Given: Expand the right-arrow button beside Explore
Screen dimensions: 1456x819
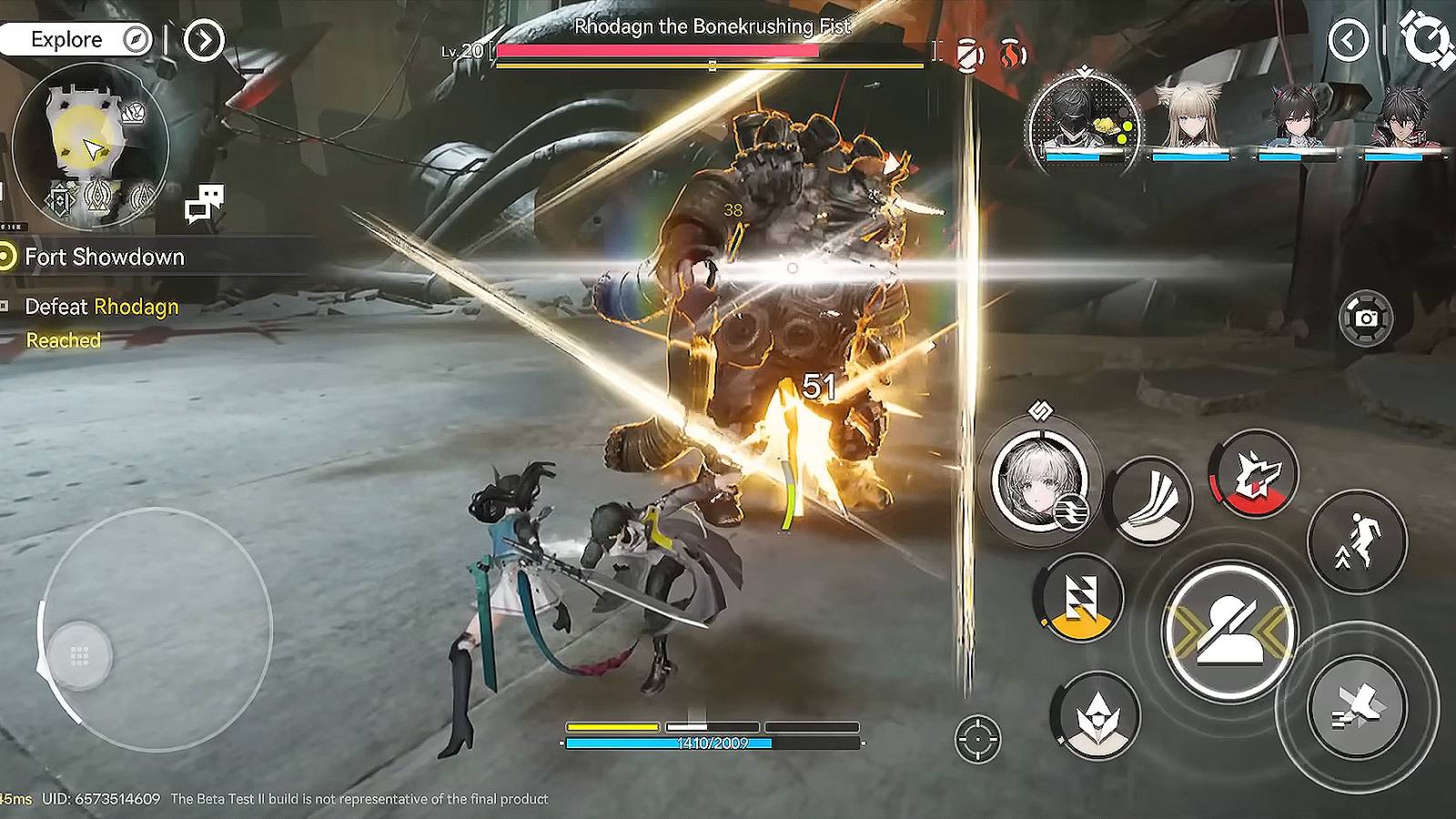Looking at the screenshot, I should [204, 40].
